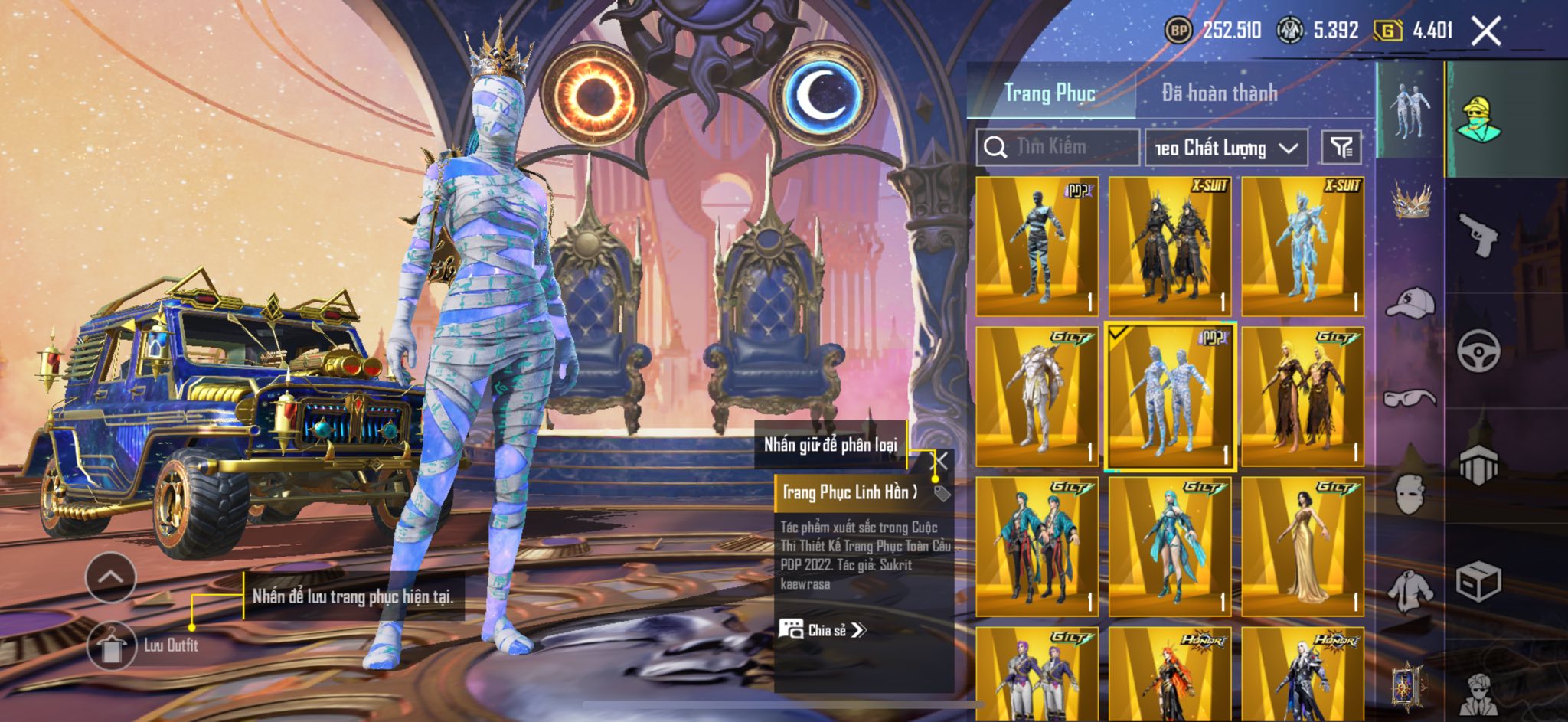Close the Trang Phục Linh Hồn tooltip

coord(940,461)
